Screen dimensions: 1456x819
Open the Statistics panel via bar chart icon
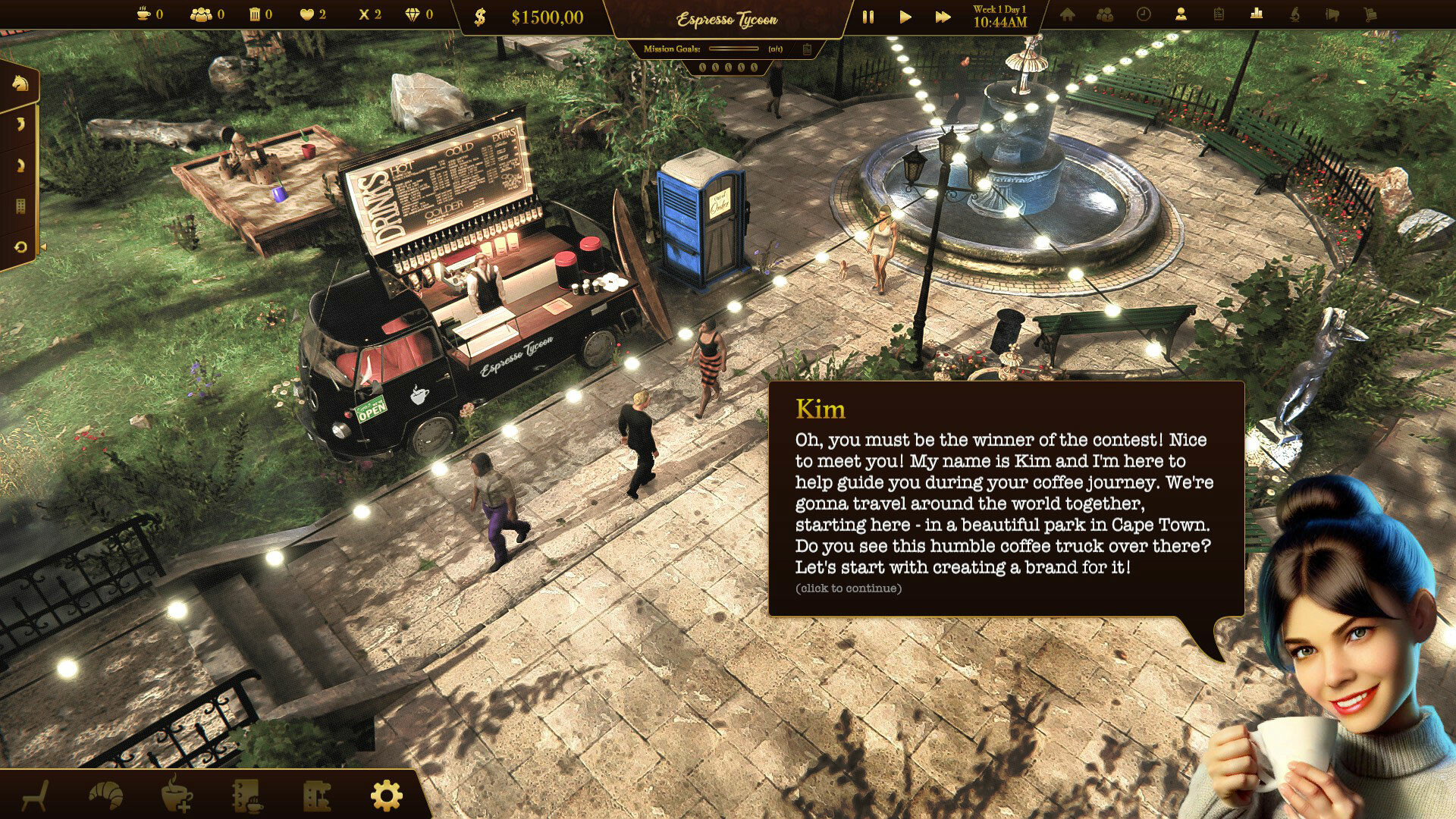click(x=1256, y=15)
